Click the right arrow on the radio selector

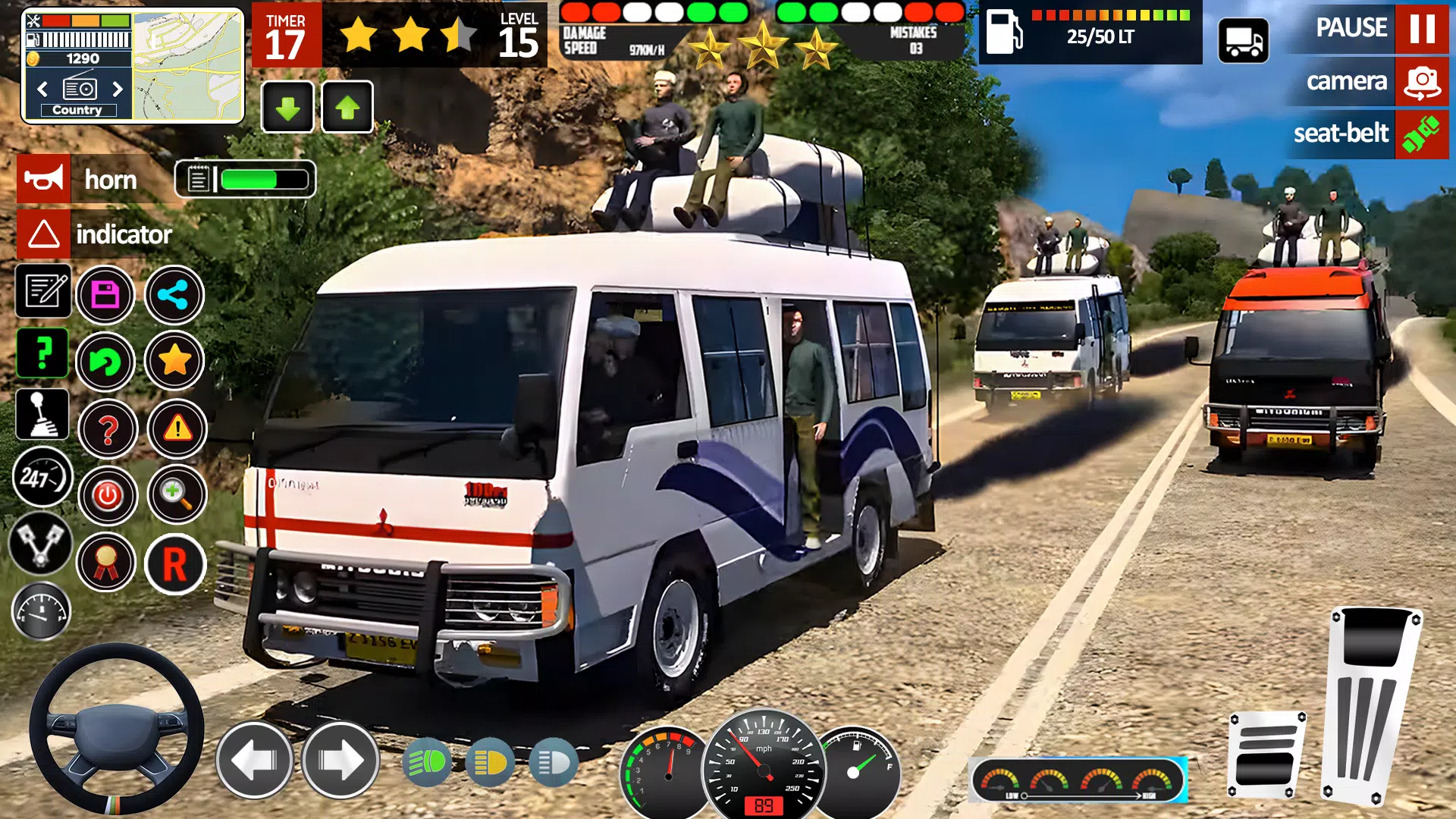coord(118,89)
